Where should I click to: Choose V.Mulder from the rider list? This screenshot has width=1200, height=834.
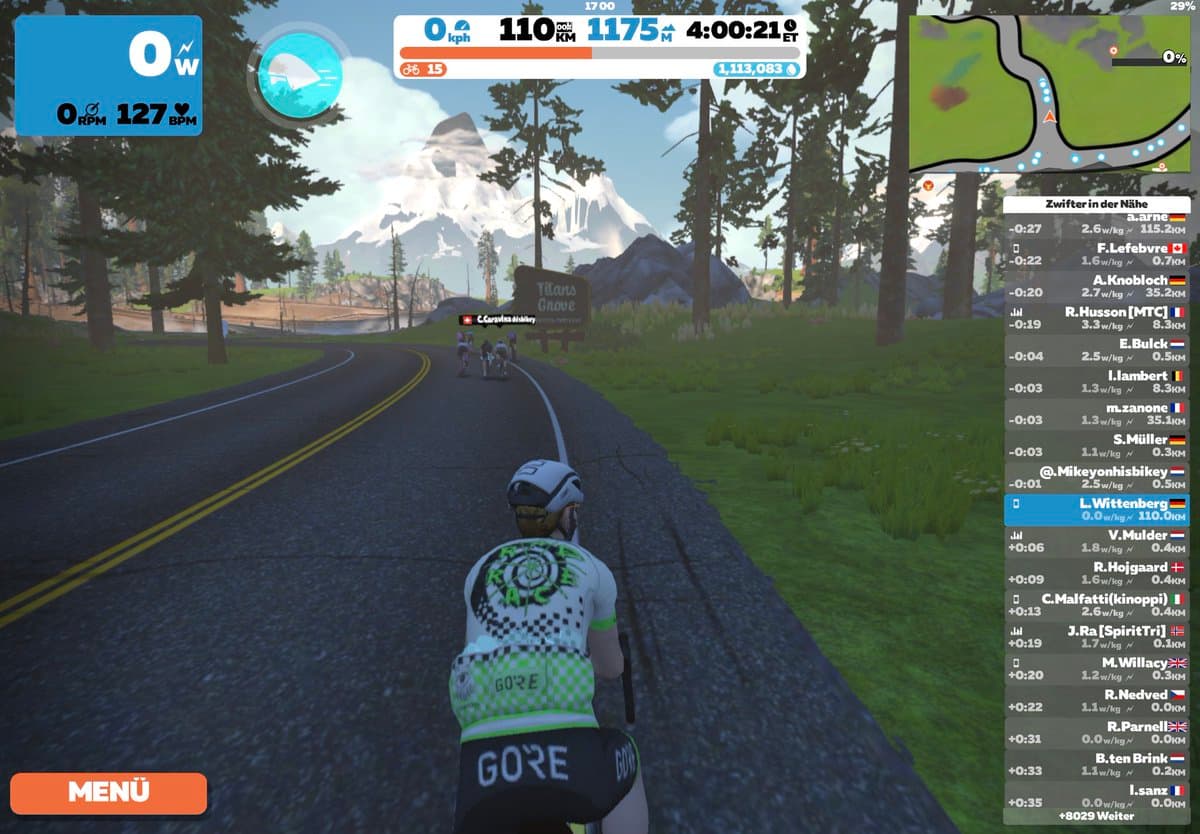[1096, 541]
